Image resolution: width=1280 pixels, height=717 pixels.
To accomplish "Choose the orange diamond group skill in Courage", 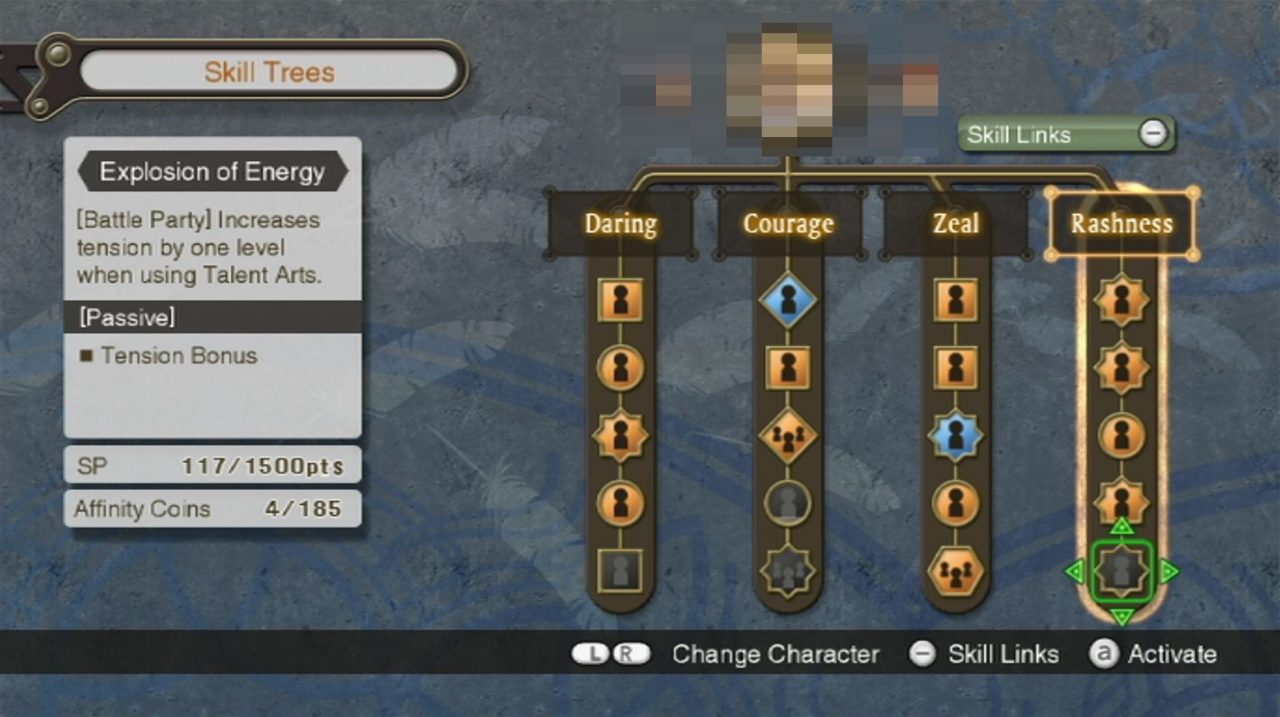I will tap(788, 436).
